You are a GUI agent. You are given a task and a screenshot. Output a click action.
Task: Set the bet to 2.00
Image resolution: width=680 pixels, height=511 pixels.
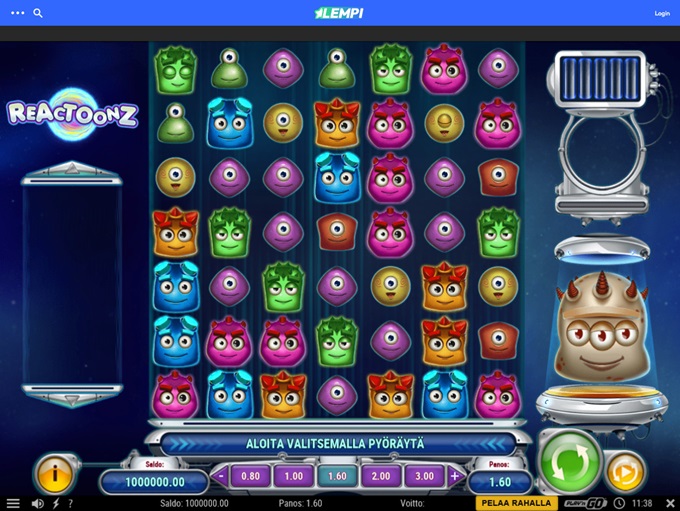coord(381,476)
